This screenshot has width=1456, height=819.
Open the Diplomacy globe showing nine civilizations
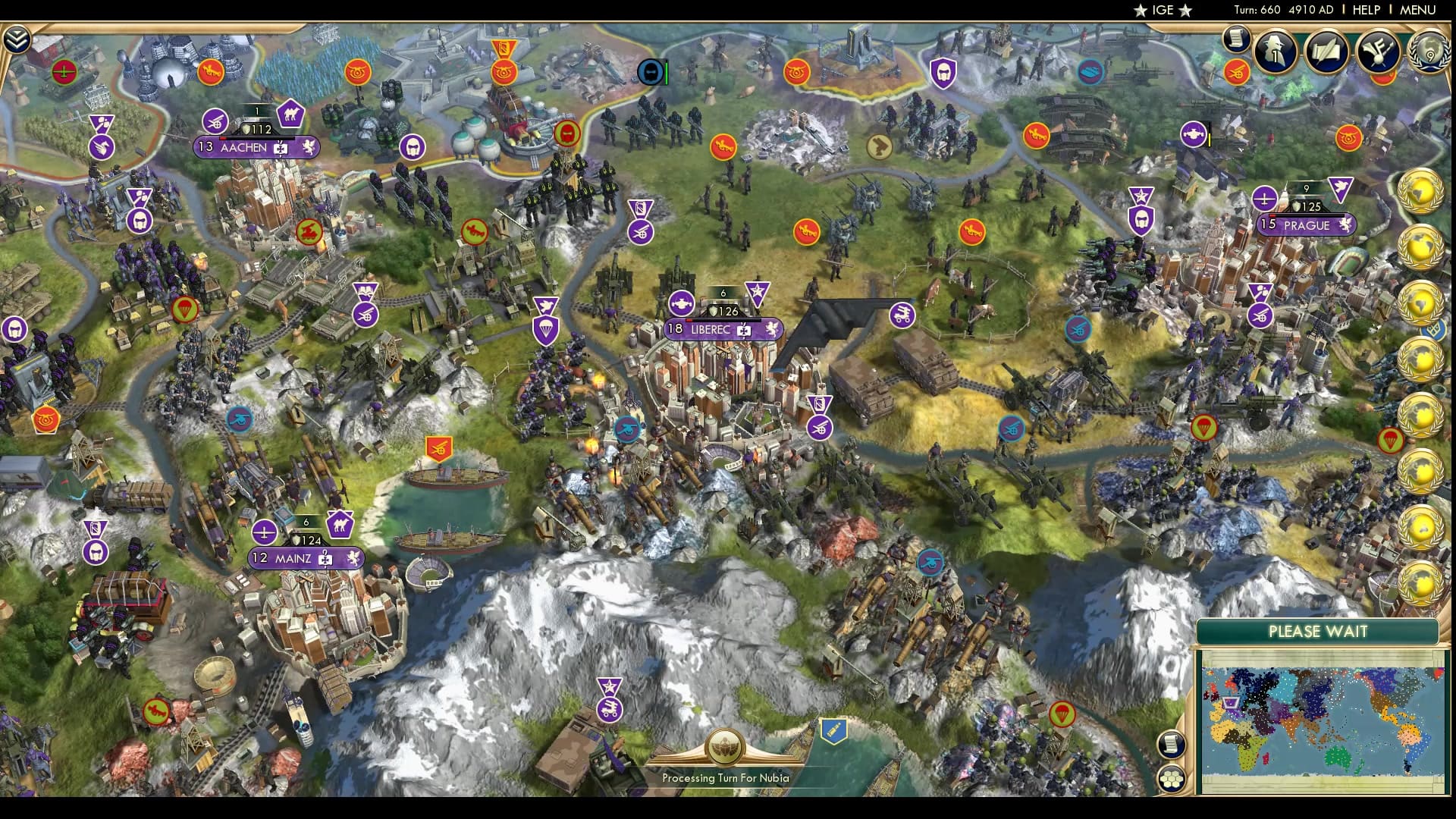[1429, 55]
